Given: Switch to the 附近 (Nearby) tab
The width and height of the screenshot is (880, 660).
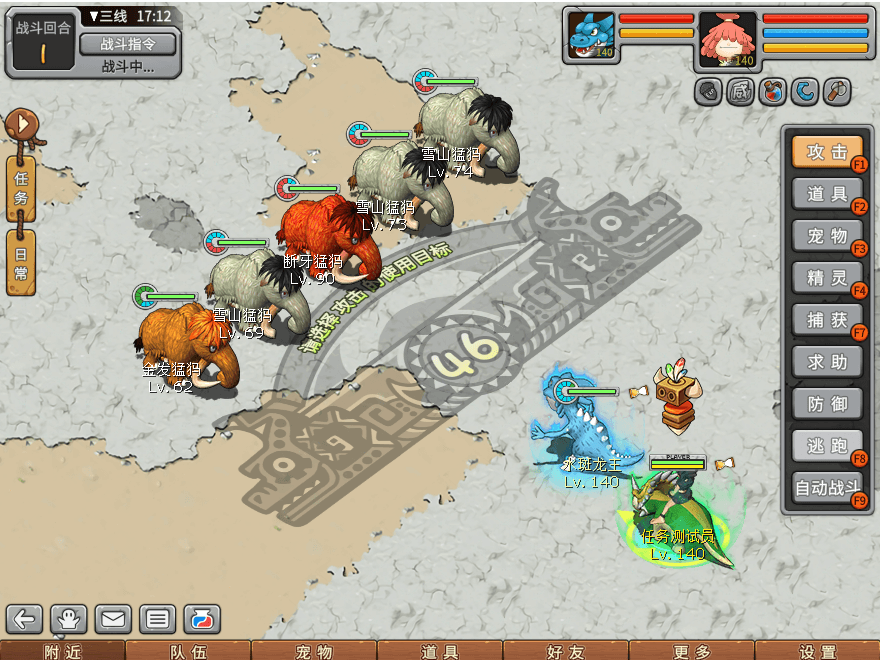Looking at the screenshot, I should point(62,651).
